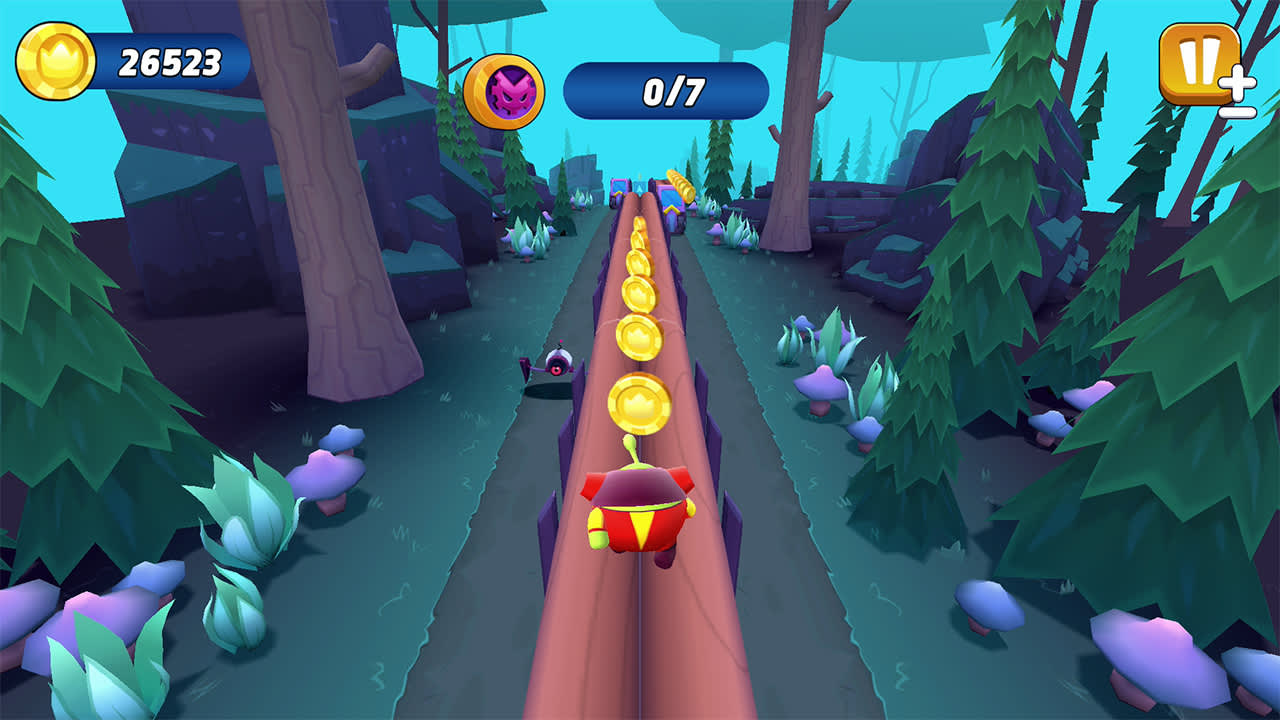This screenshot has width=1280, height=720.
Task: Click the plus symbol near the pause button
Action: pos(1237,81)
